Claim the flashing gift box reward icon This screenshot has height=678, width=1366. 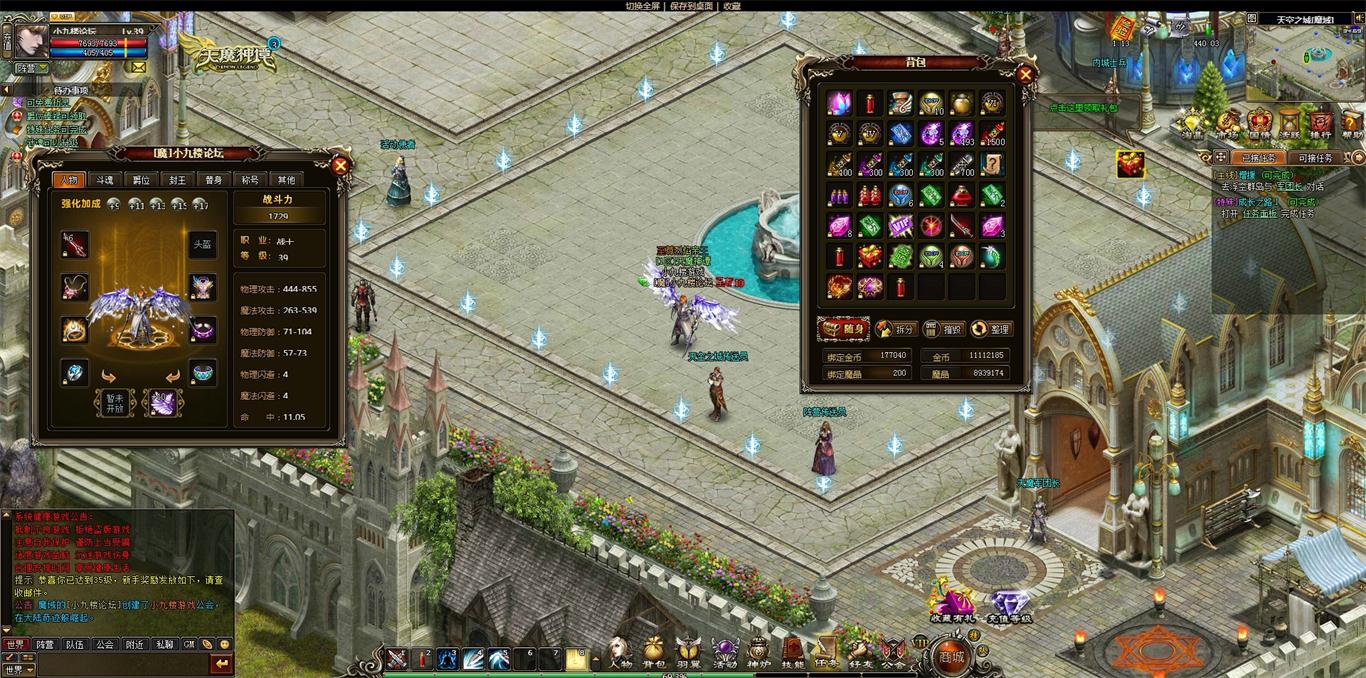1131,164
